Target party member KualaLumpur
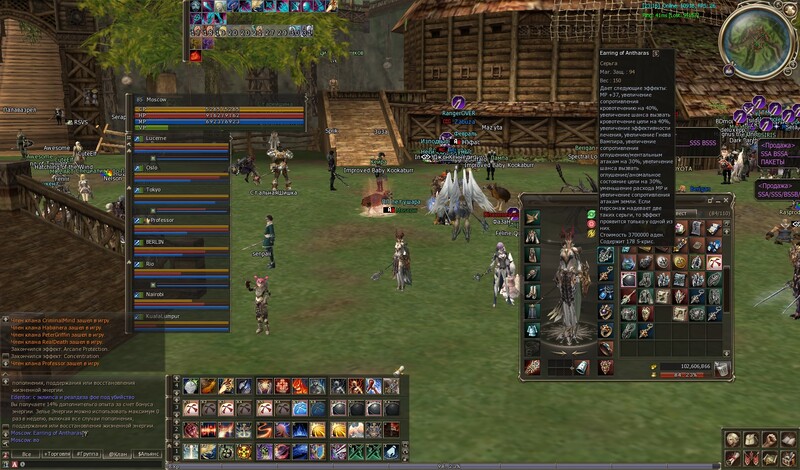800x470 pixels. tap(164, 316)
